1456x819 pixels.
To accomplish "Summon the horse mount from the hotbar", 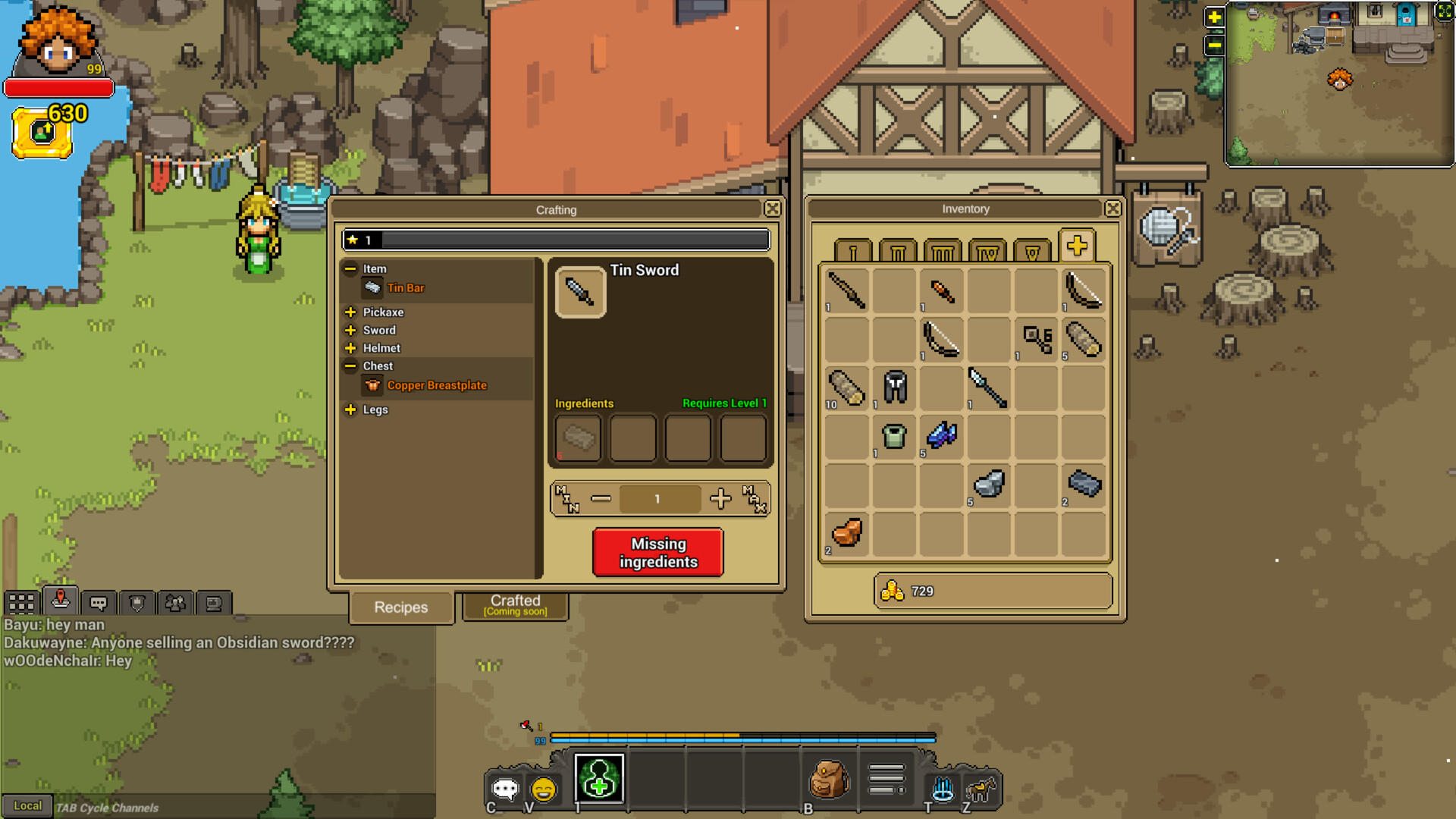I will [979, 789].
